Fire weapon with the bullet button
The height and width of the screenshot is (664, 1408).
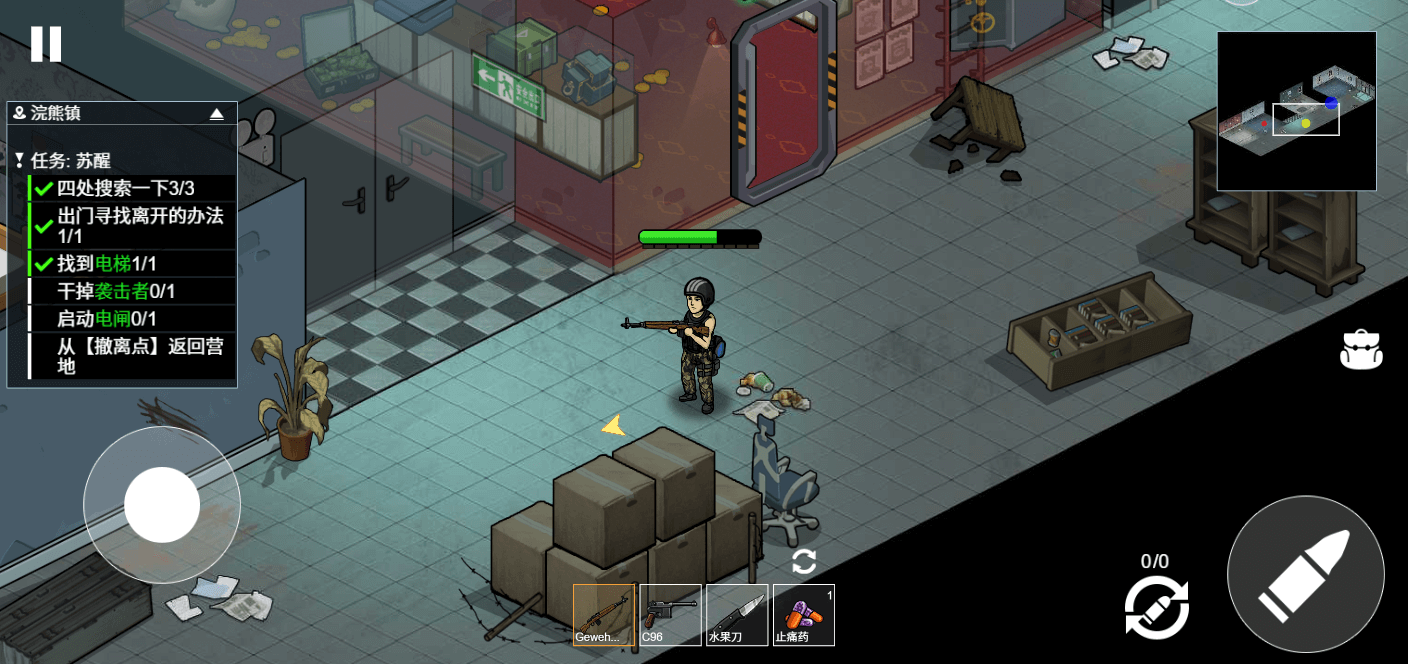1305,575
